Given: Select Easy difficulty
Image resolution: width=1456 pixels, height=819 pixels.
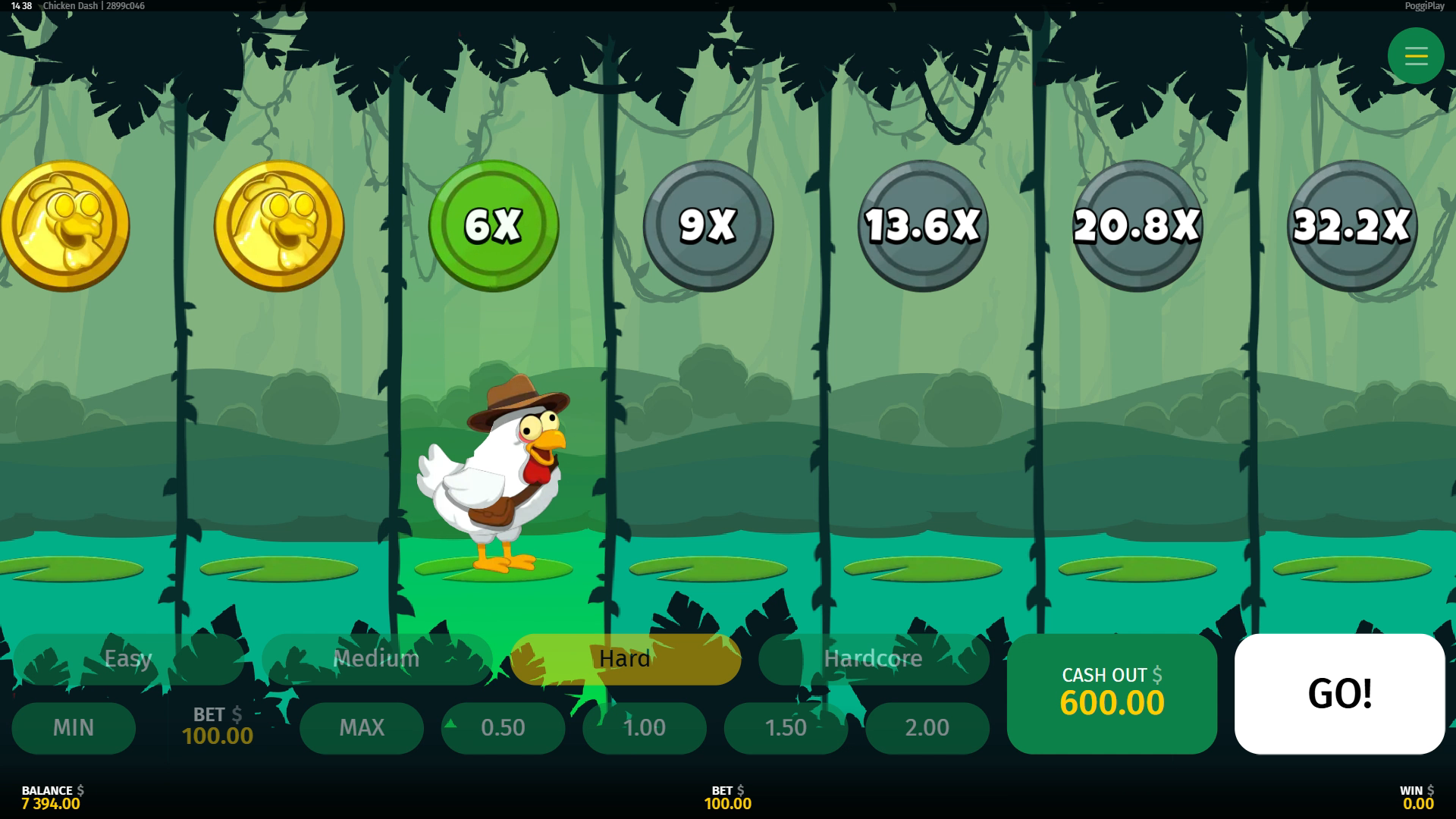Looking at the screenshot, I should pos(128,658).
